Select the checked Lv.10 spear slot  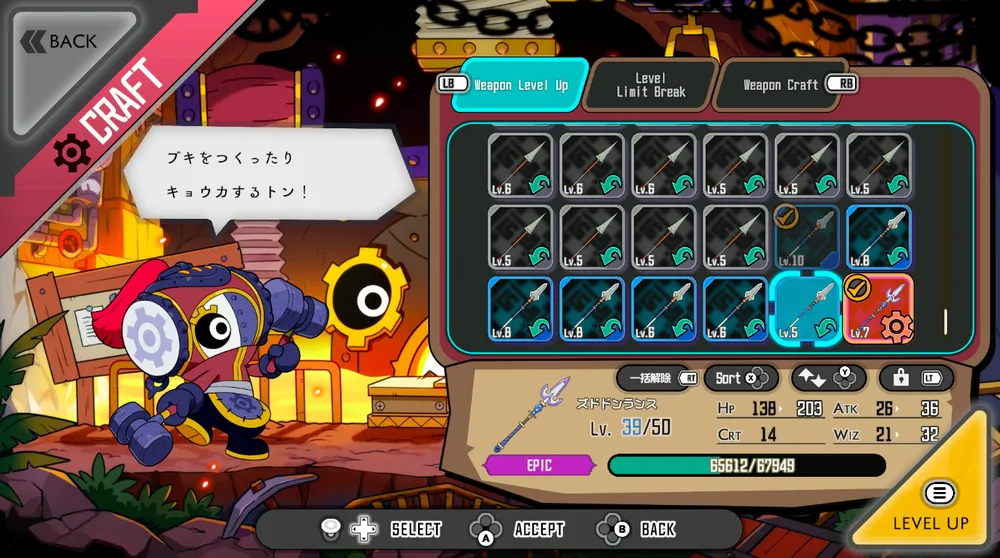point(807,238)
